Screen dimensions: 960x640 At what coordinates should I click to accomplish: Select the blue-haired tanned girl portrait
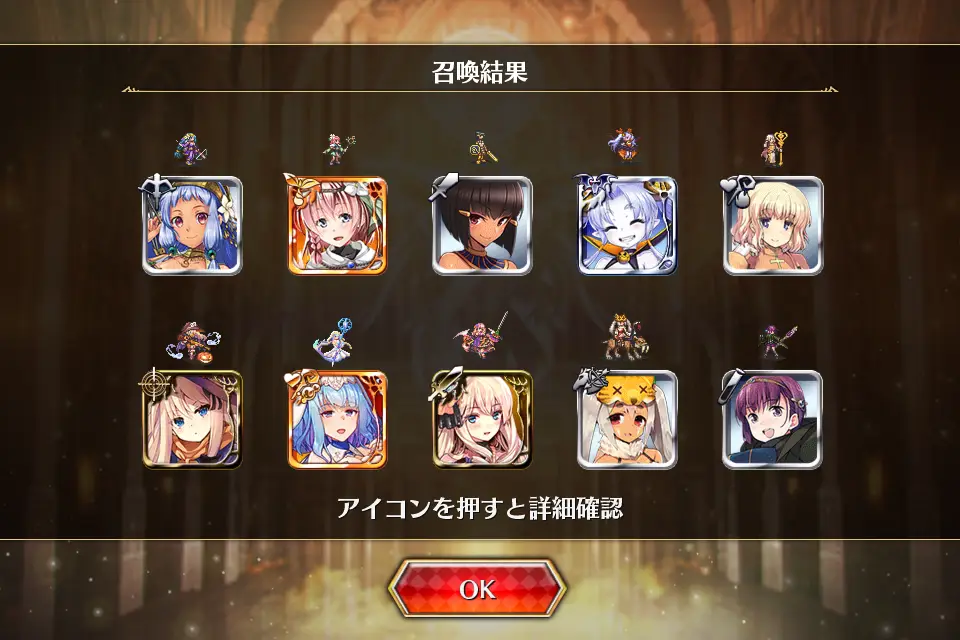(192, 226)
